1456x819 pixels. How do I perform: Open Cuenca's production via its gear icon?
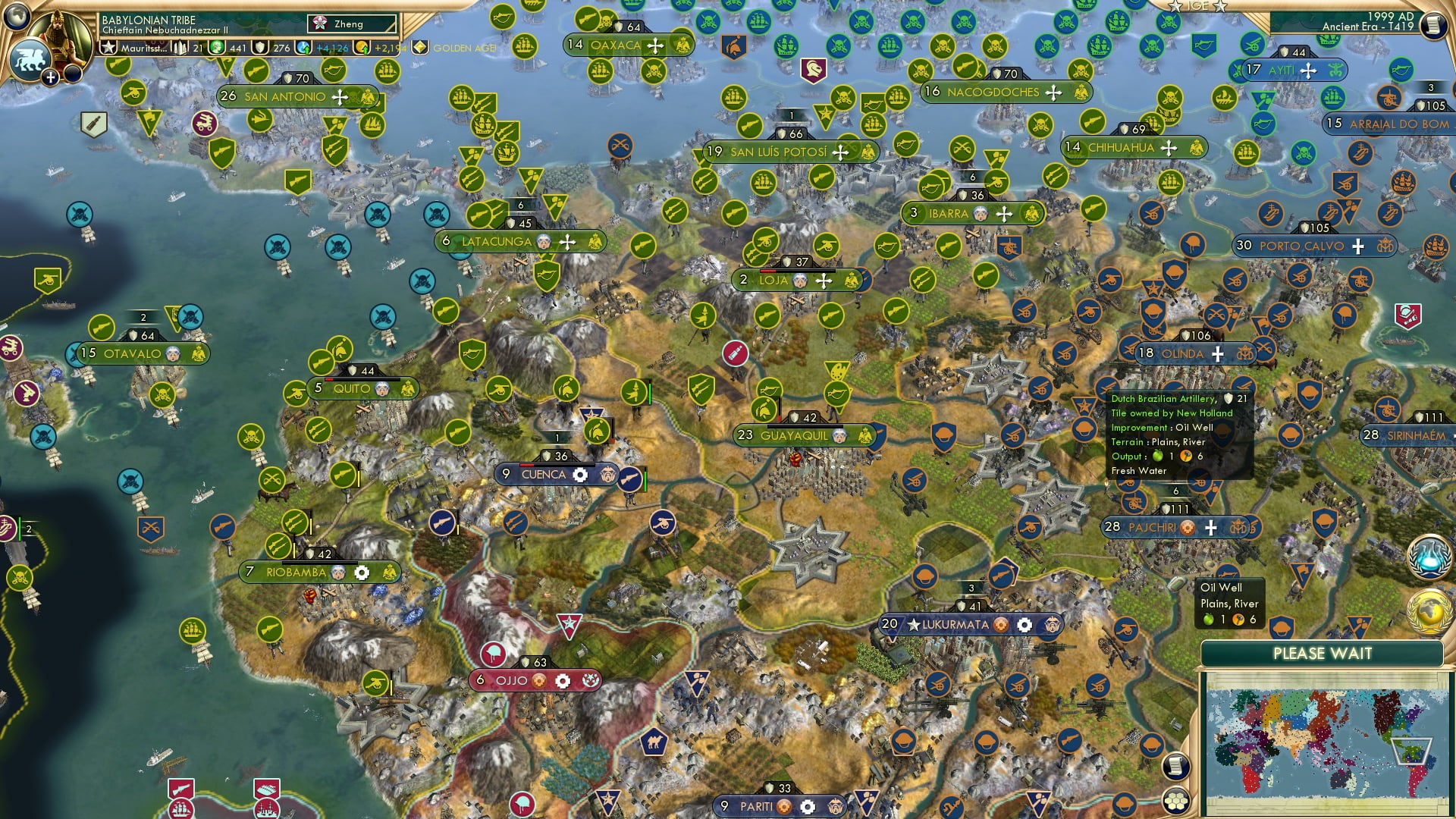580,473
